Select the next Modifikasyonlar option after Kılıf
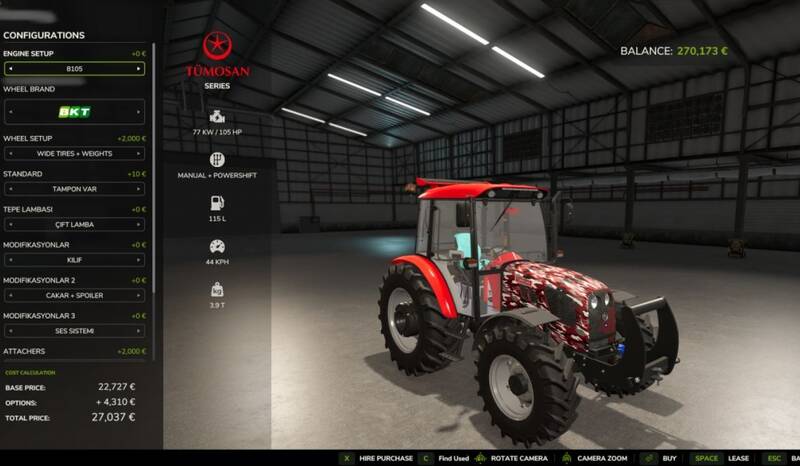The image size is (800, 466). pos(139,260)
